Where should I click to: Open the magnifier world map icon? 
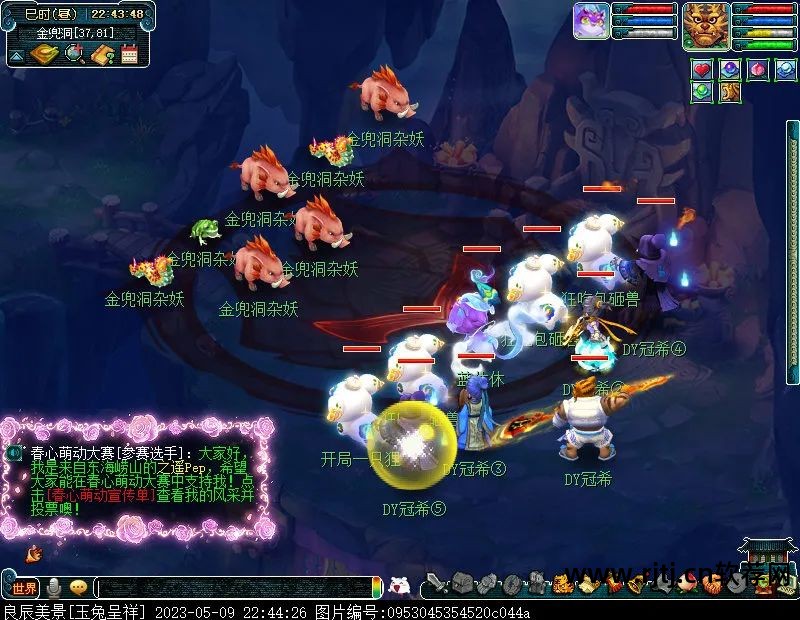(74, 54)
